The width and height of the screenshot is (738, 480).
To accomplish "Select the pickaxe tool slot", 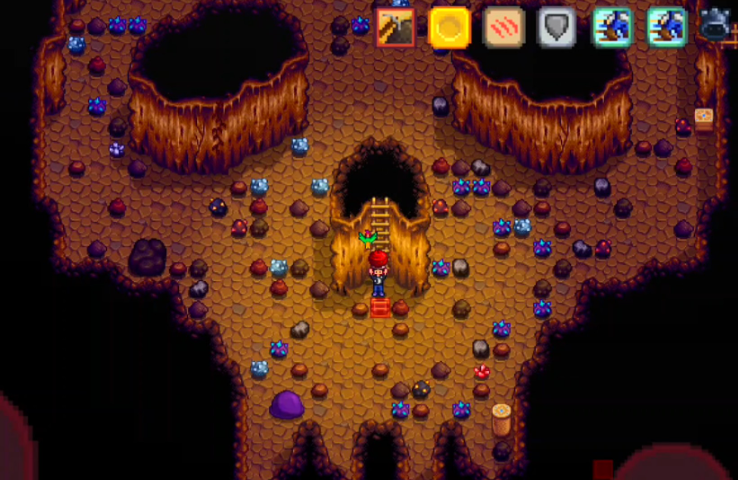I will (396, 28).
